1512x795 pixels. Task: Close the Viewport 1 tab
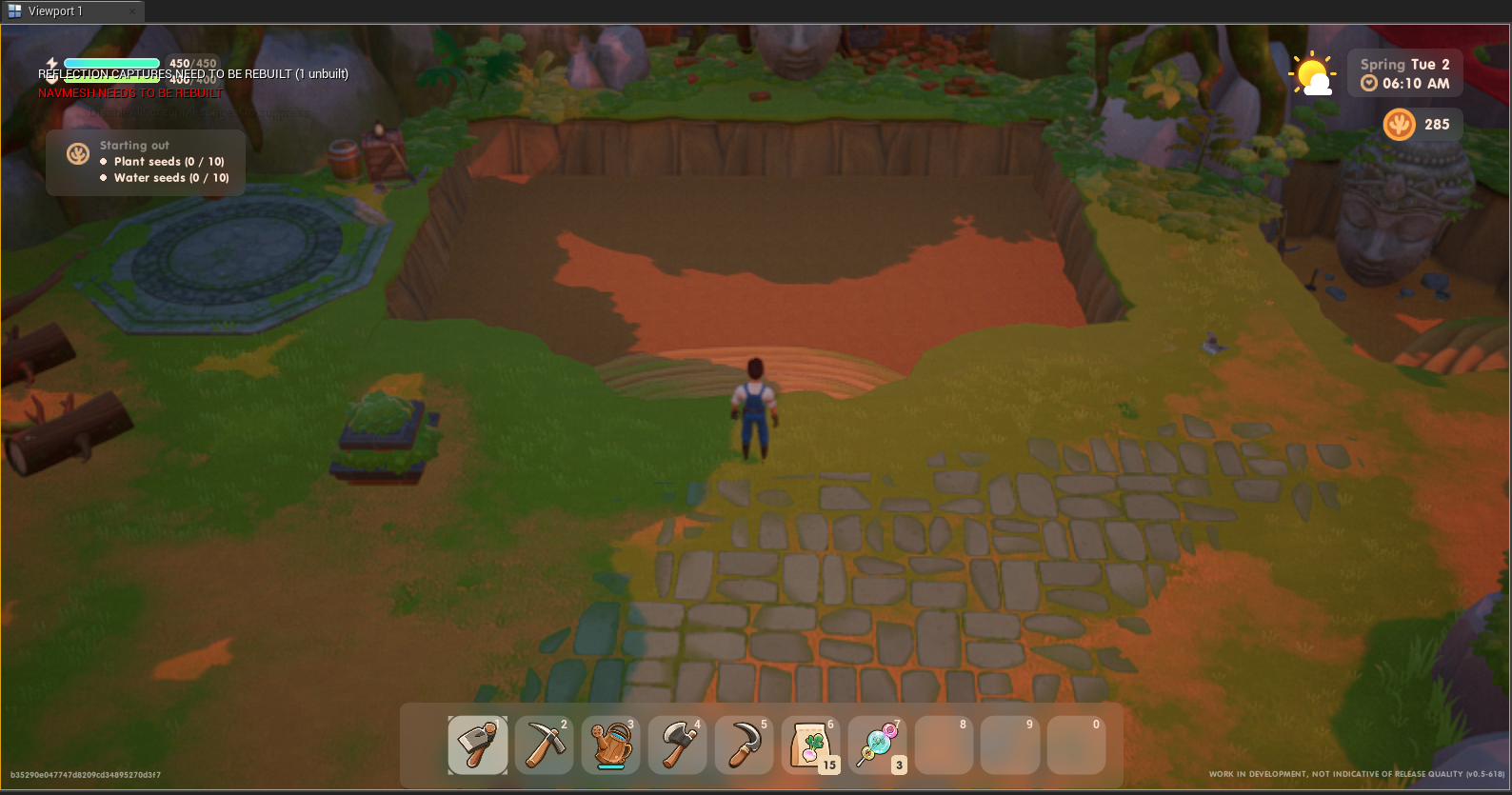click(132, 11)
